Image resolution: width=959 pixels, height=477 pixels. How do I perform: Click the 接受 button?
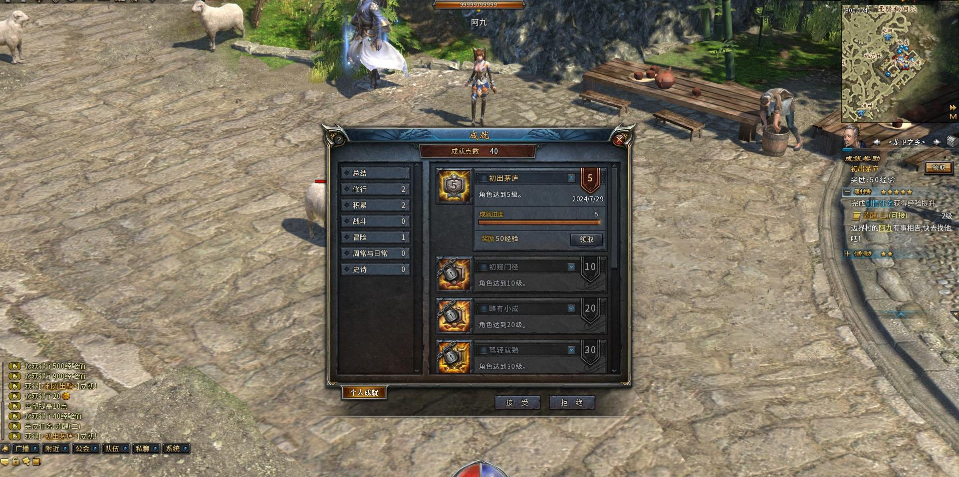pos(517,402)
